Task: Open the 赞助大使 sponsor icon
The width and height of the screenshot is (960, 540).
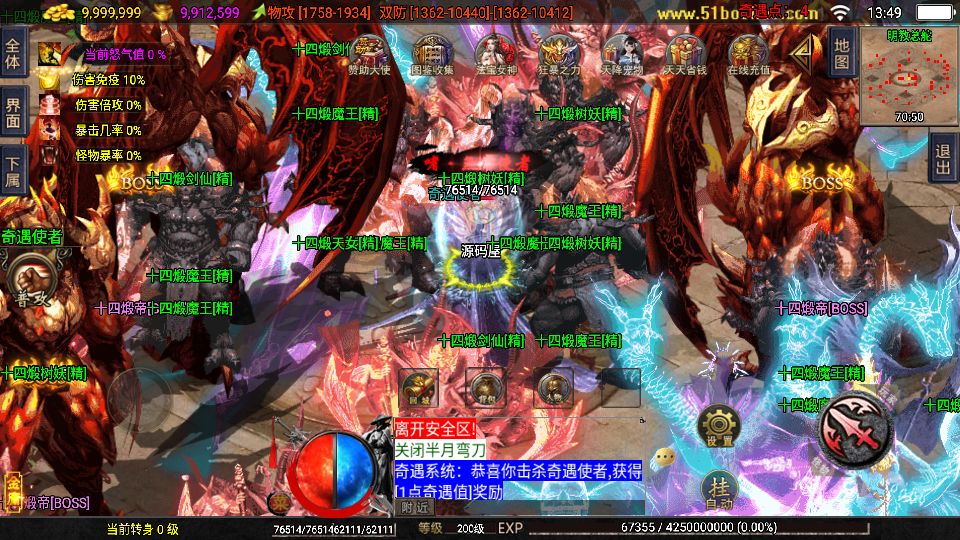Action: pos(368,53)
